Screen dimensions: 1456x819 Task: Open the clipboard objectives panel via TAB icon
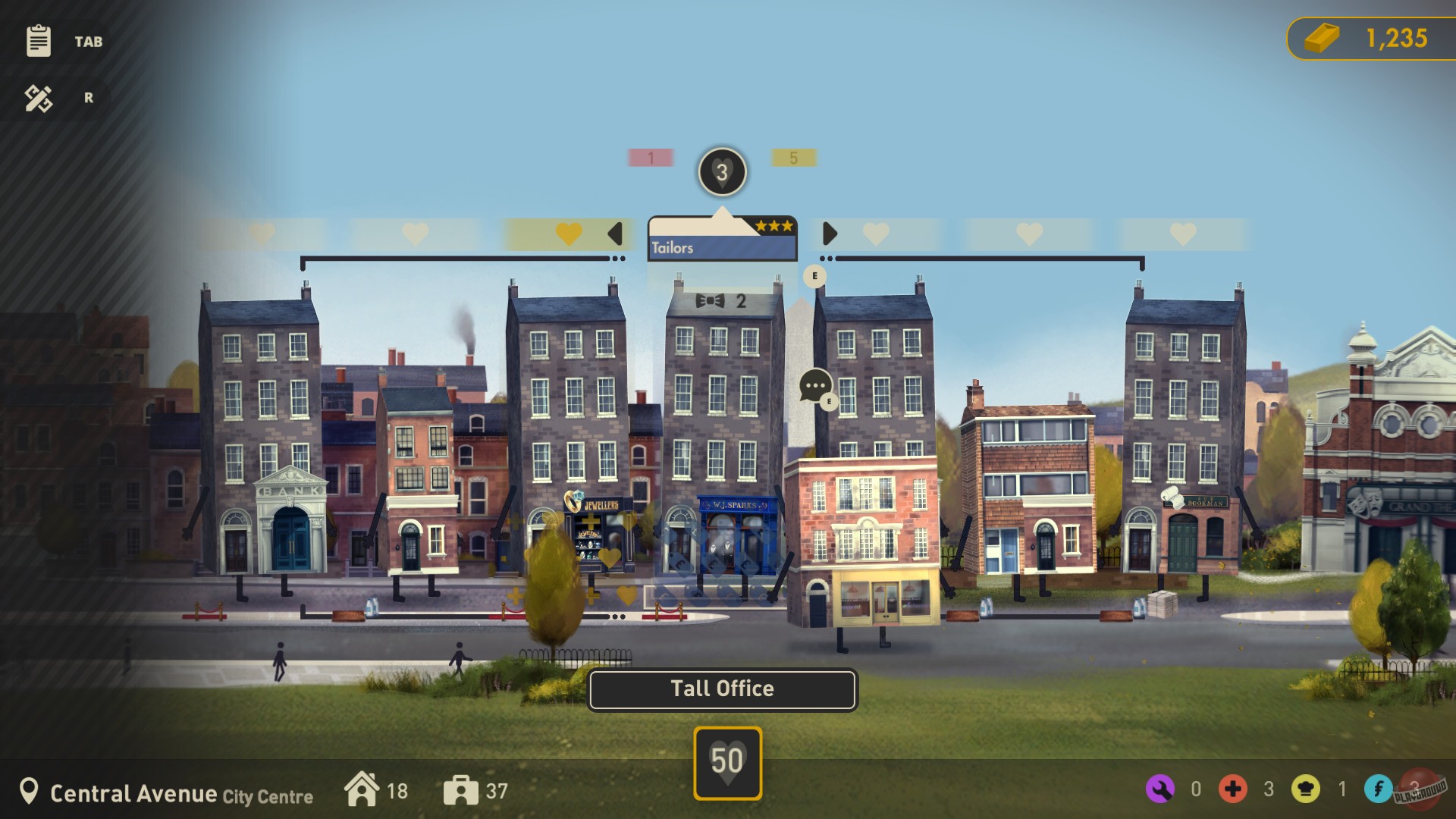click(x=38, y=42)
